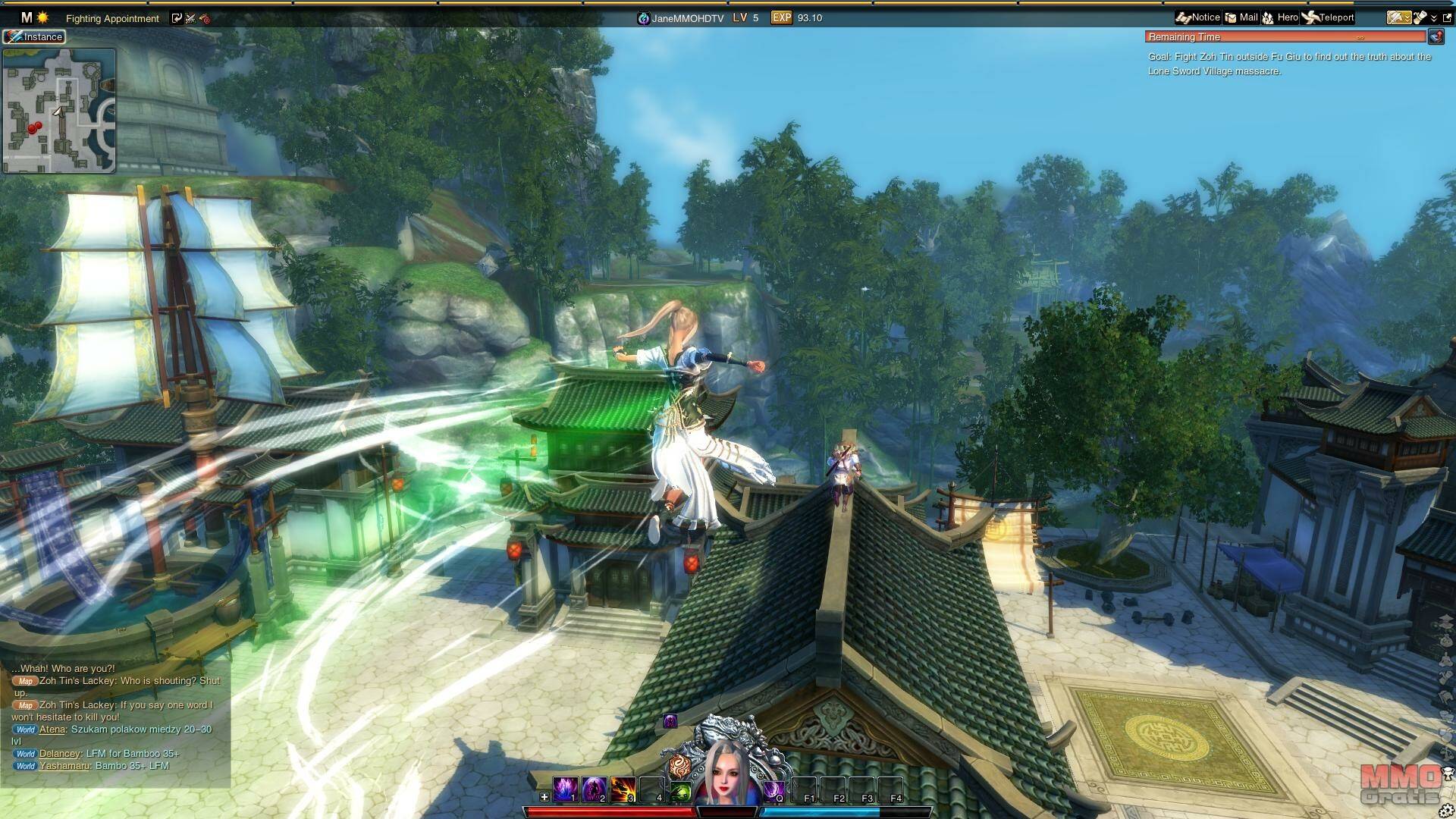Open the settings gear icon
This screenshot has width=1456, height=819.
pyautogui.click(x=1445, y=811)
